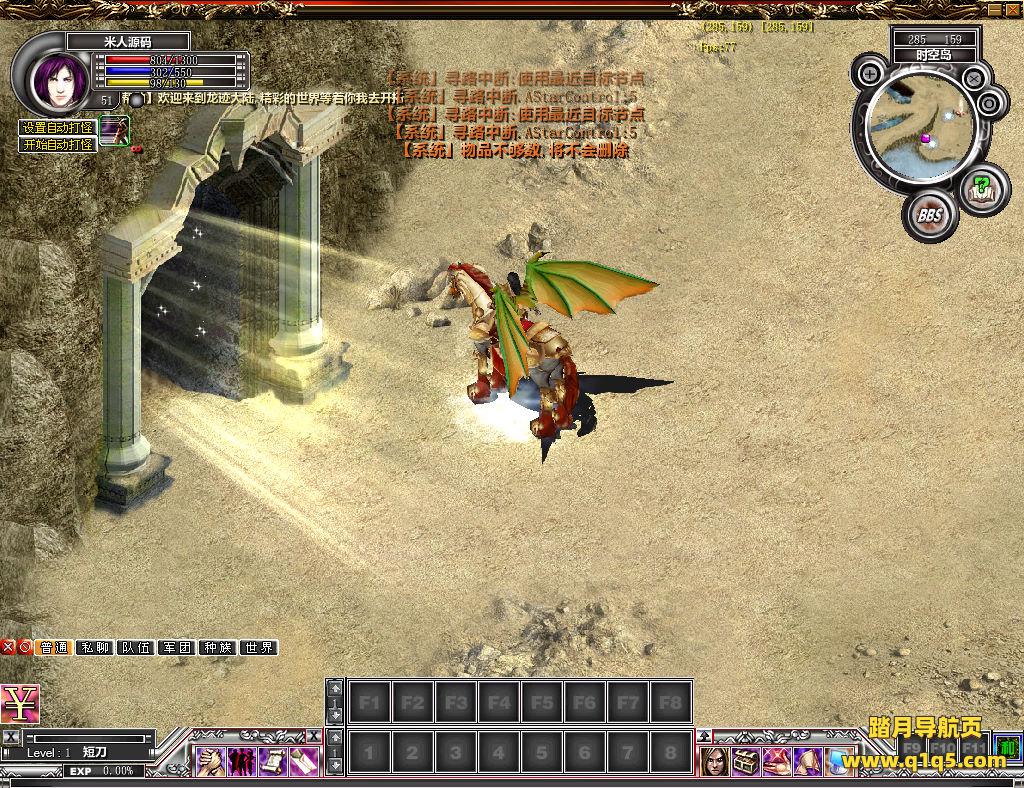Click the circular minimap
The width and height of the screenshot is (1024, 788).
pyautogui.click(x=920, y=128)
